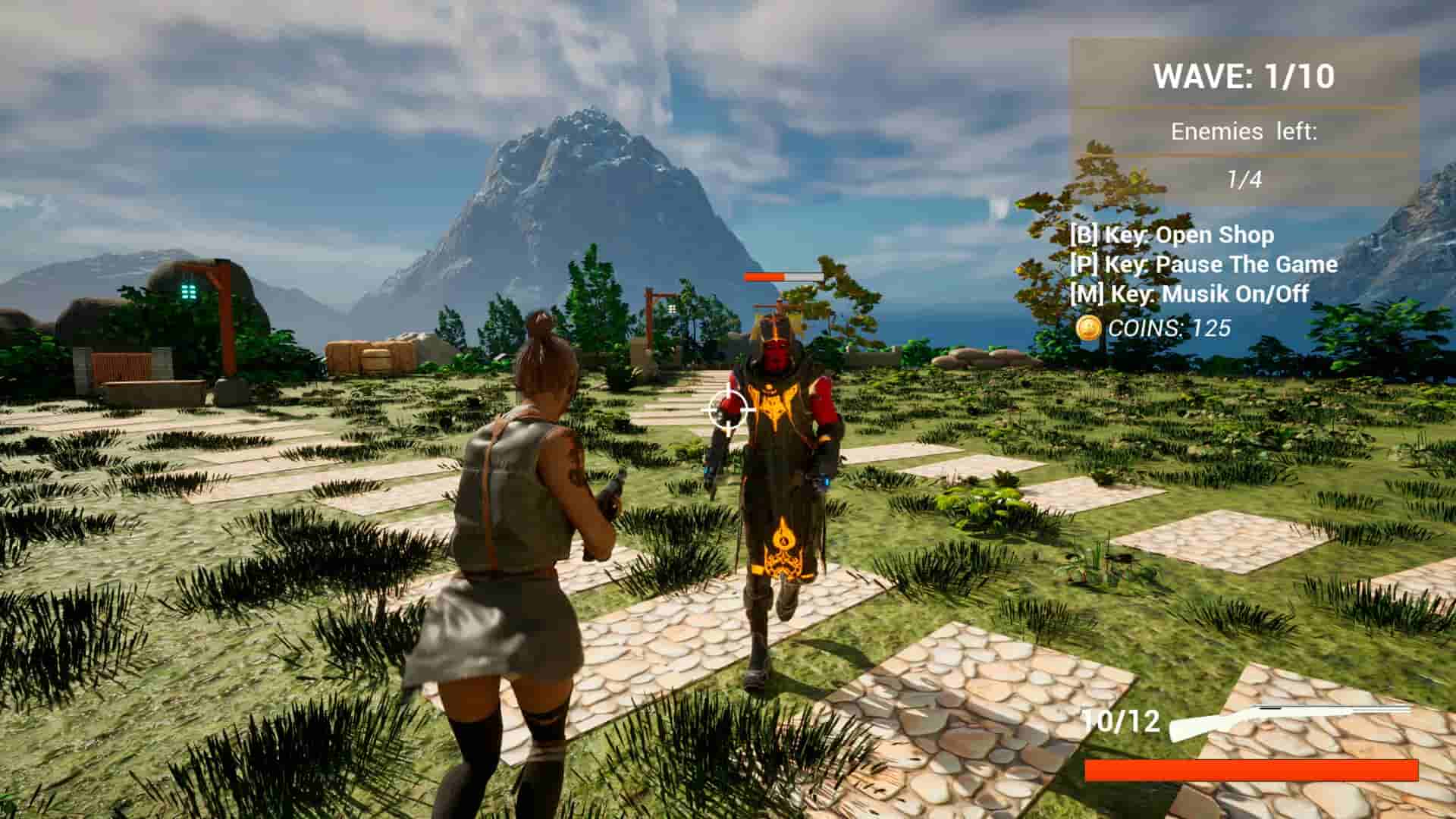Enable the enemy health bar above its head
The height and width of the screenshot is (819, 1456).
point(781,278)
